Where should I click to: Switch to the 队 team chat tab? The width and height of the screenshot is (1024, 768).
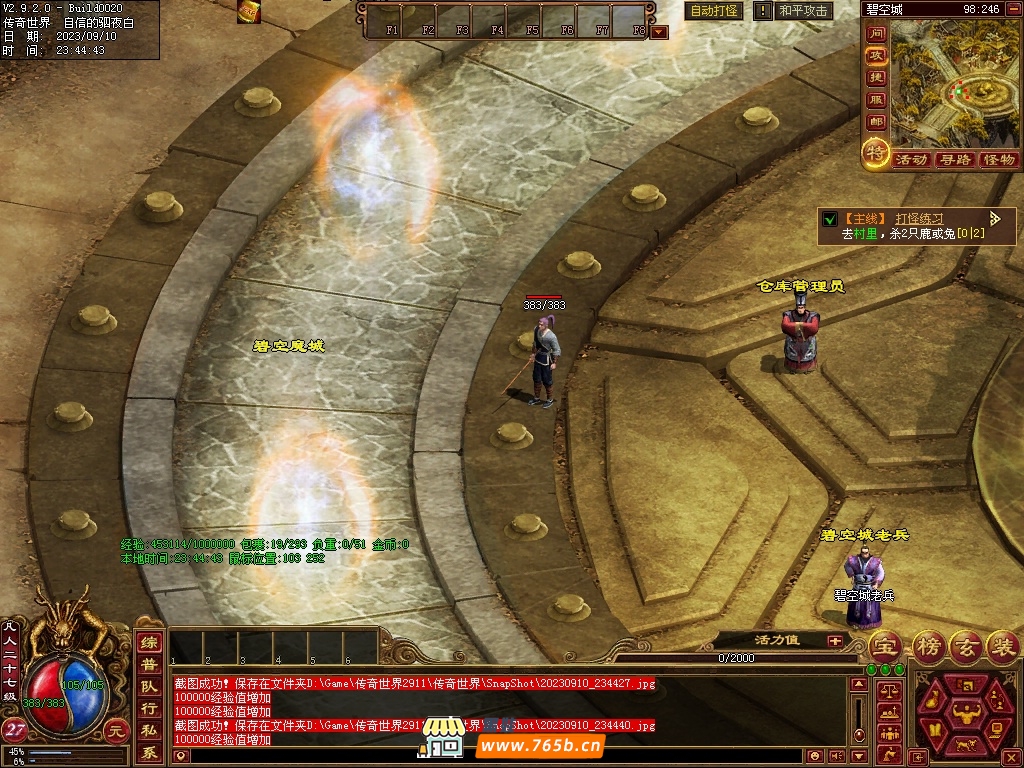pos(148,686)
